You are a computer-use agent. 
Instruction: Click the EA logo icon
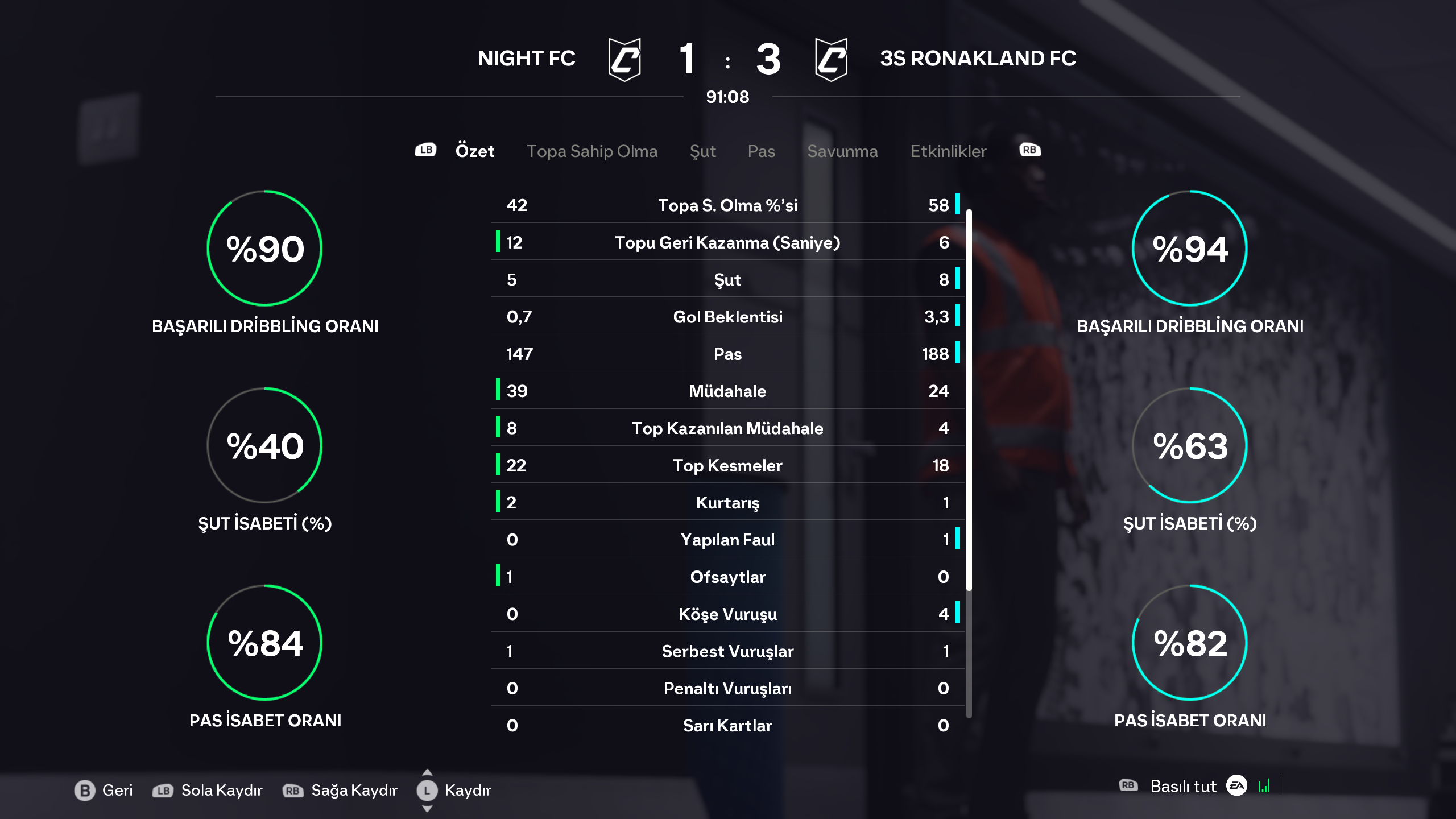1236,786
